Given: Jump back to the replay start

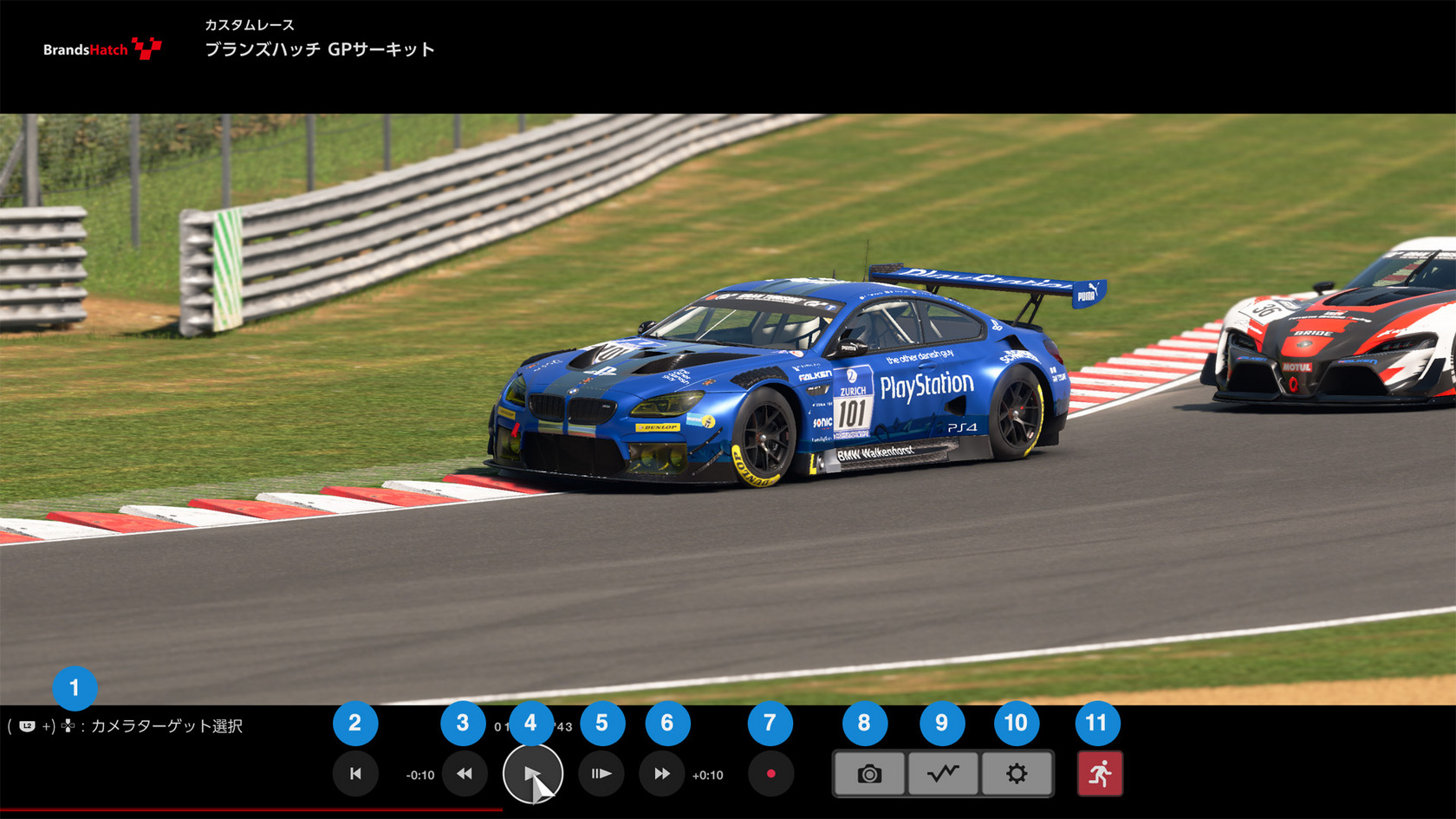Looking at the screenshot, I should pyautogui.click(x=355, y=774).
